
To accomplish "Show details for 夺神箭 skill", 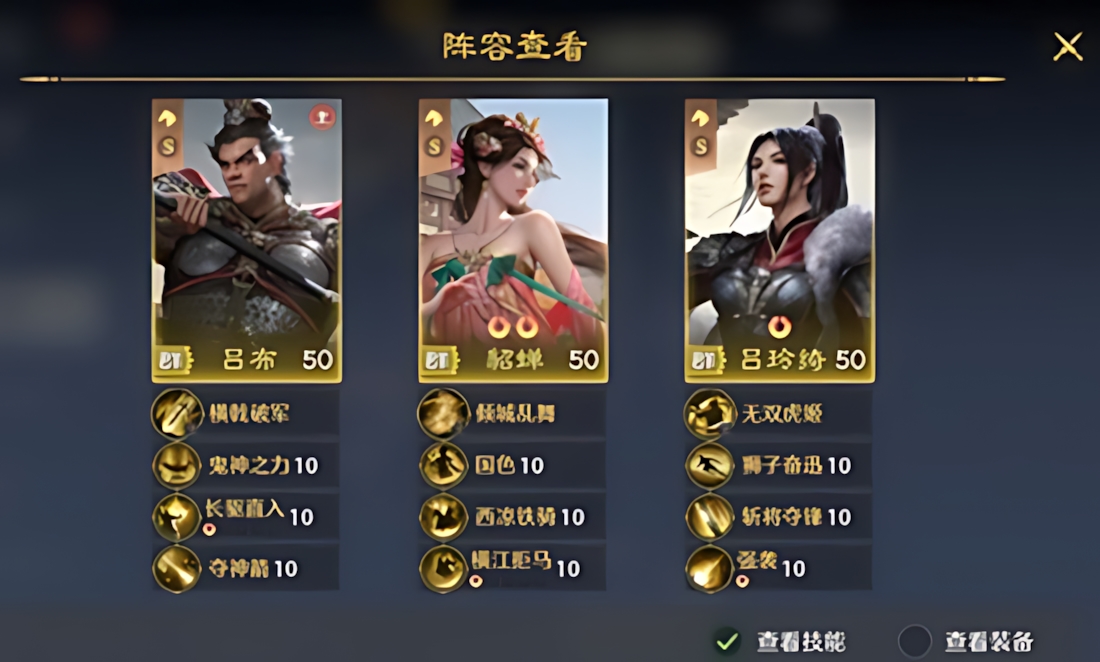I will (x=246, y=569).
